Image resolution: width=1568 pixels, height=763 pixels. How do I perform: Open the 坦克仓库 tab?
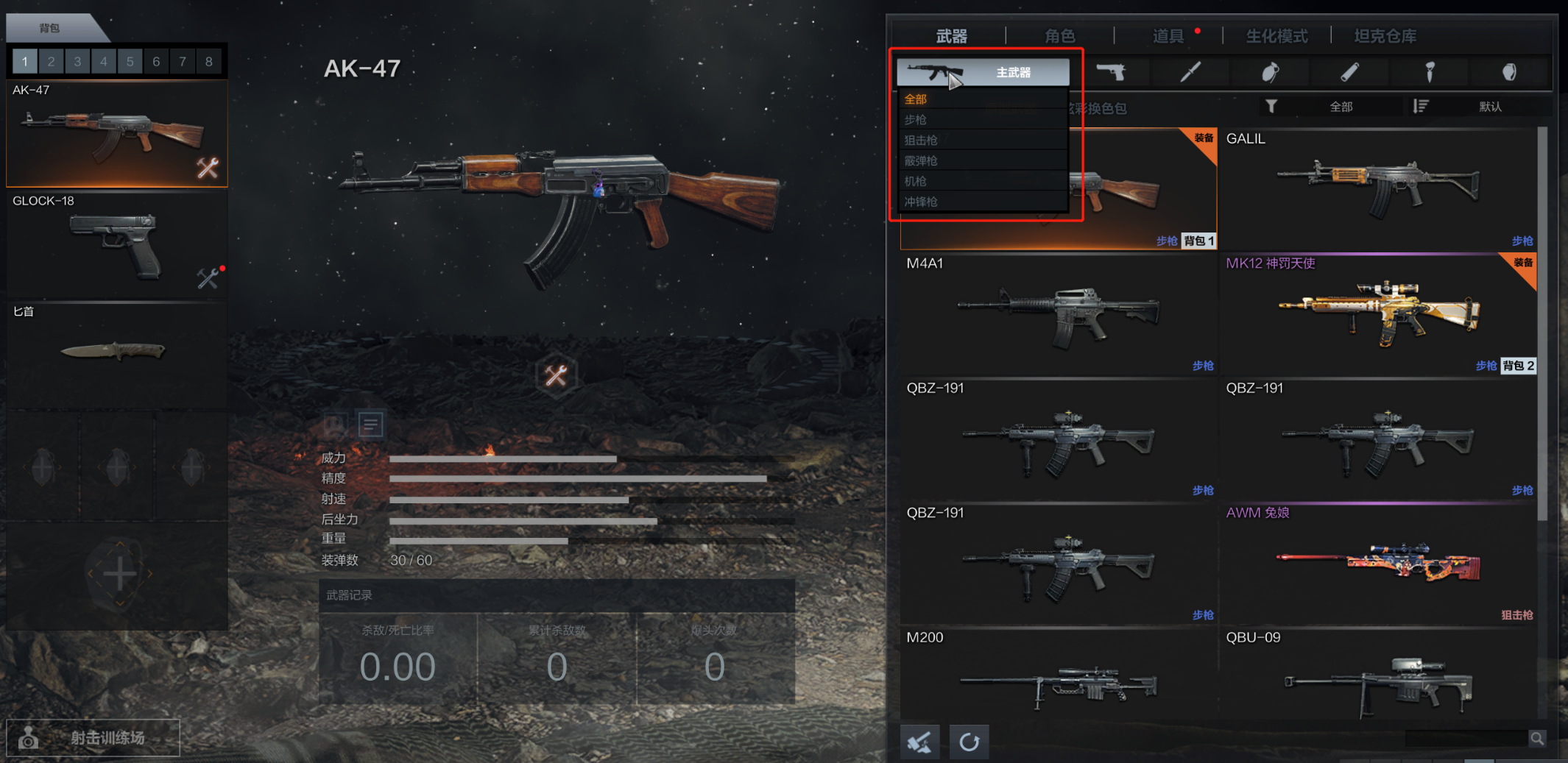pos(1385,36)
